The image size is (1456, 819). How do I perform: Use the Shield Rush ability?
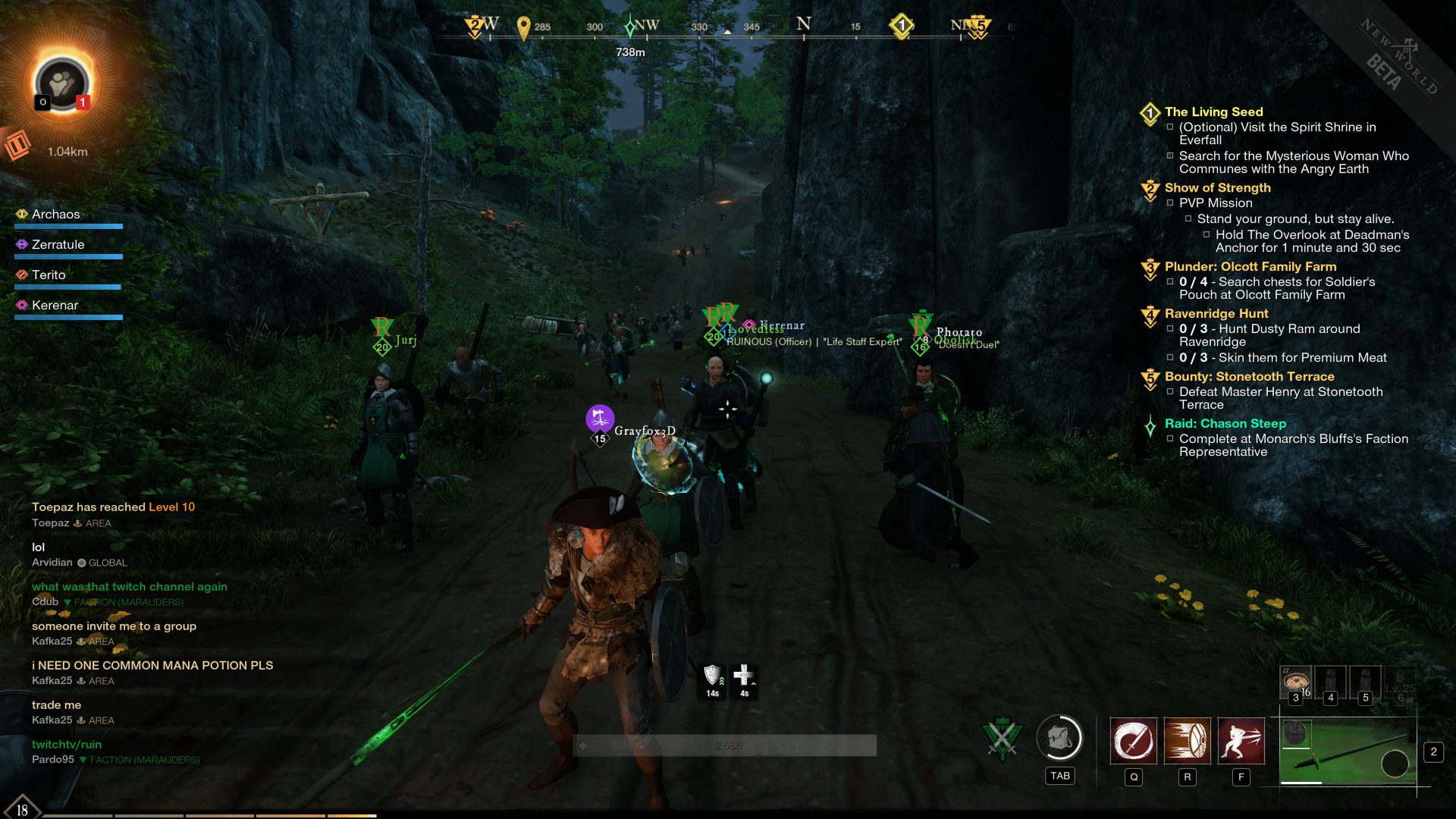coord(1187,740)
